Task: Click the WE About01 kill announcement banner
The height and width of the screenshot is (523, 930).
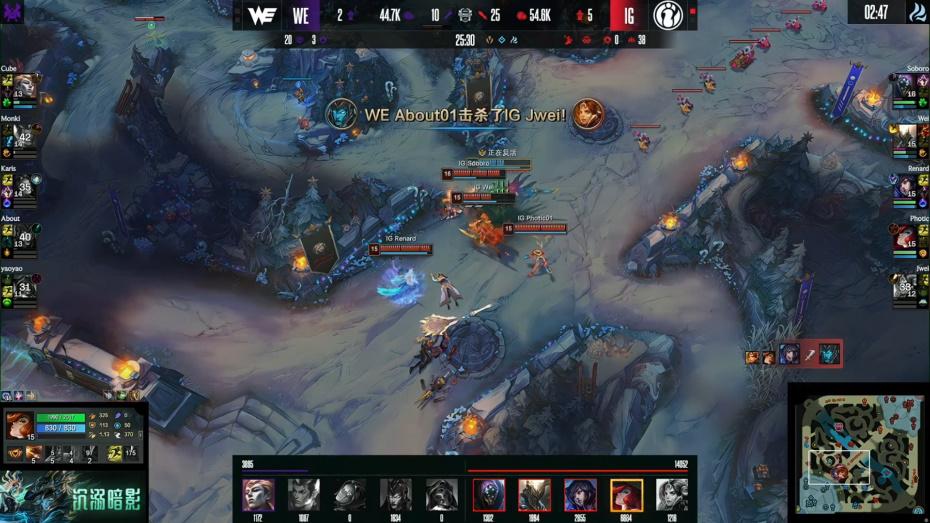Action: point(465,116)
